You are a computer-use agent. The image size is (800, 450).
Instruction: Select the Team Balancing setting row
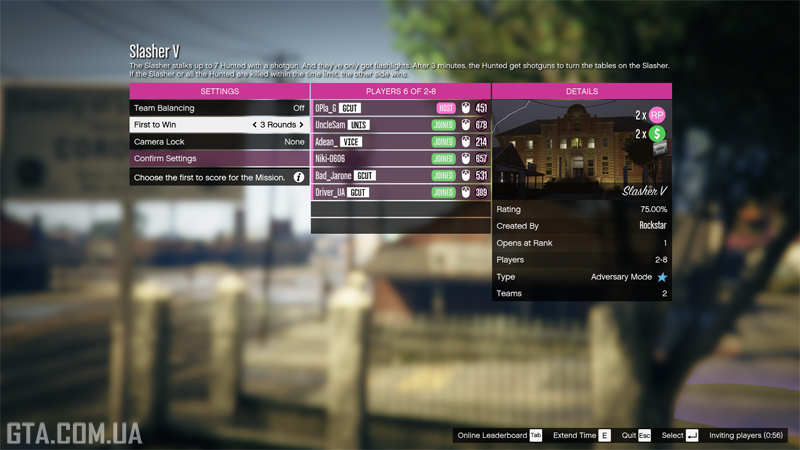tap(219, 108)
